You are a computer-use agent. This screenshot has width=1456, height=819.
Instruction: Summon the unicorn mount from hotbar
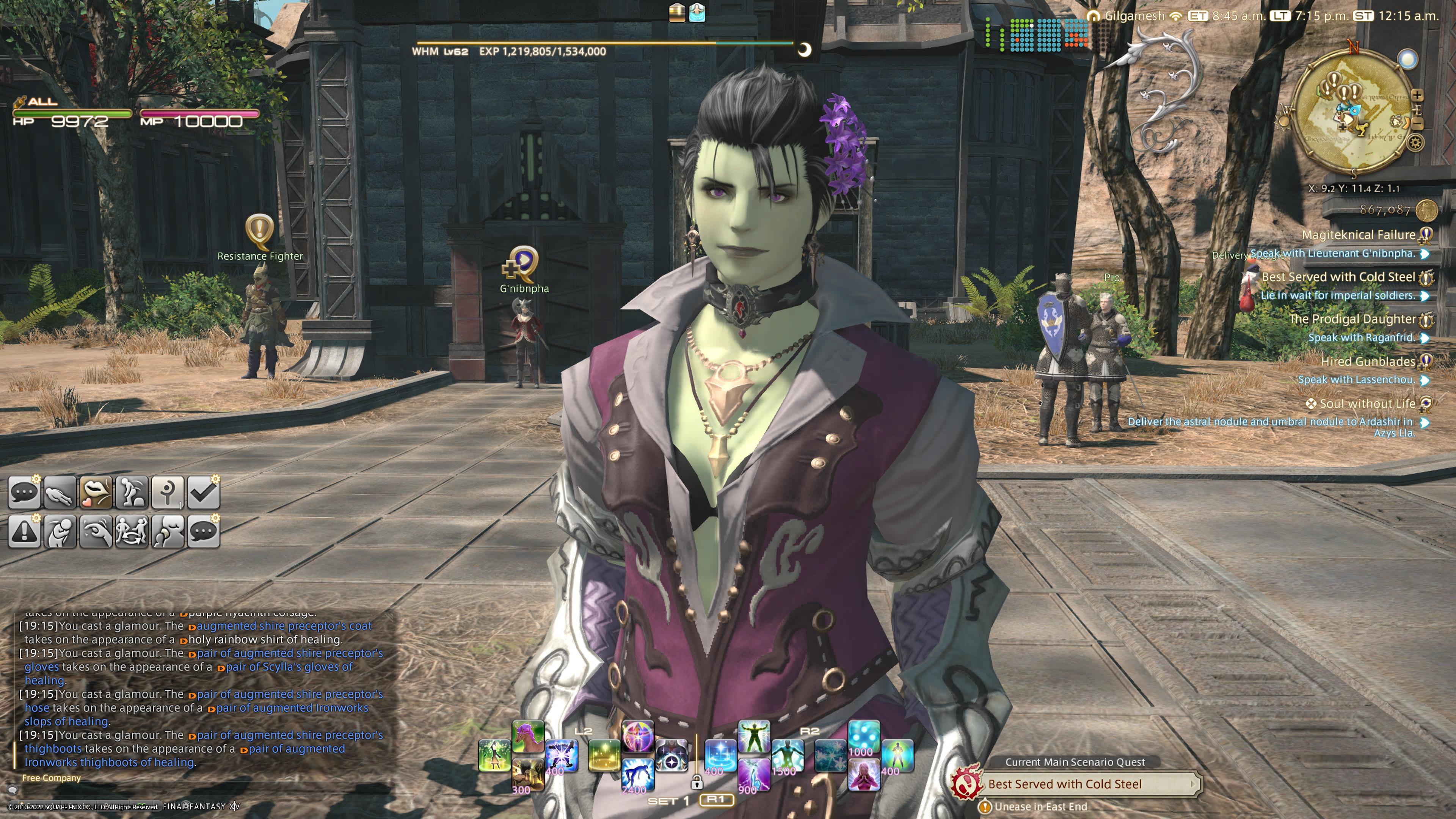pos(528,737)
